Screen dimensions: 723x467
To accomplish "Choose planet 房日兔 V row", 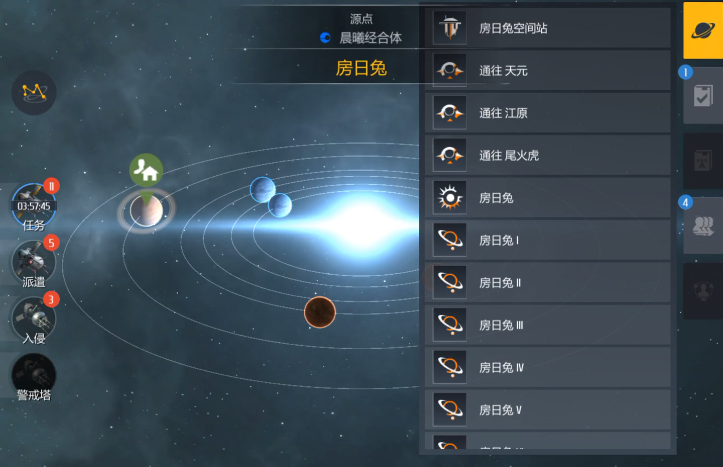I will tap(547, 409).
